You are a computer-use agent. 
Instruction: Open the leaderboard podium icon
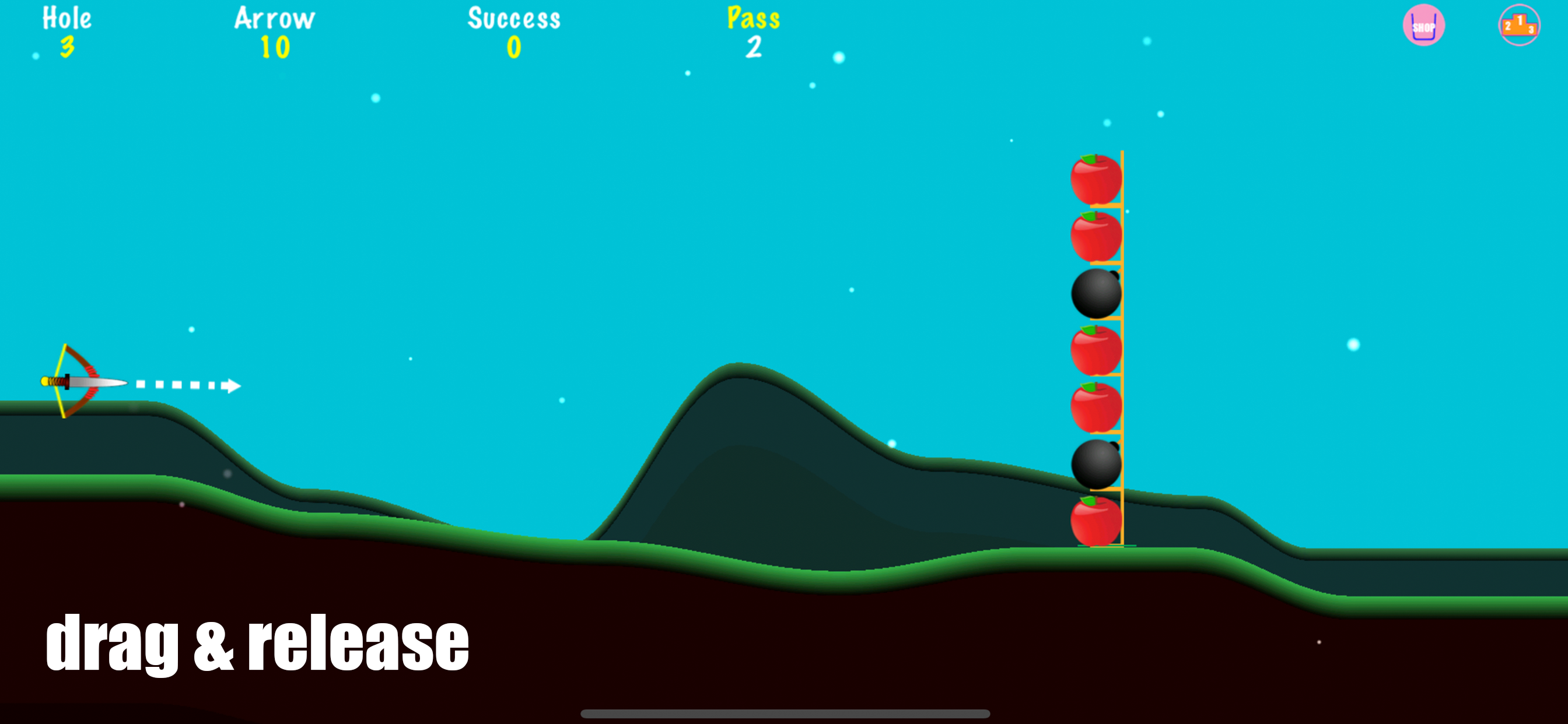pyautogui.click(x=1520, y=26)
